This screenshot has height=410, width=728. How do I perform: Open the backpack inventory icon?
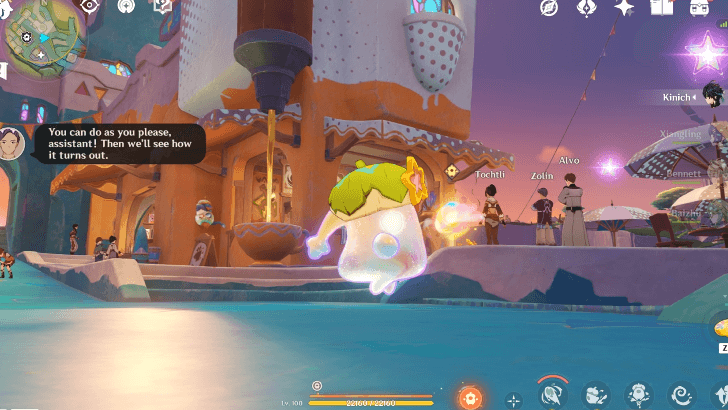tap(698, 8)
